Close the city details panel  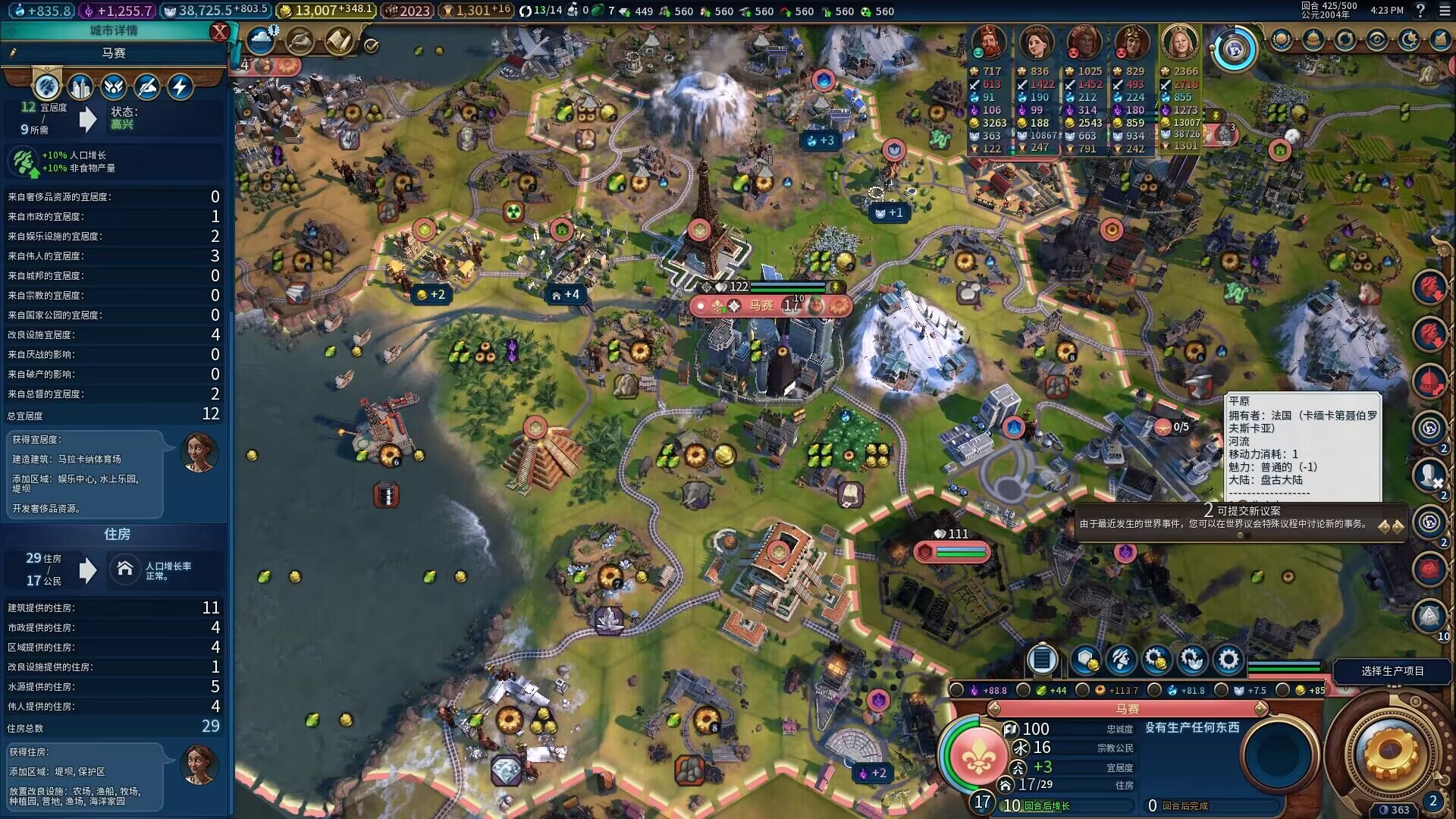219,32
